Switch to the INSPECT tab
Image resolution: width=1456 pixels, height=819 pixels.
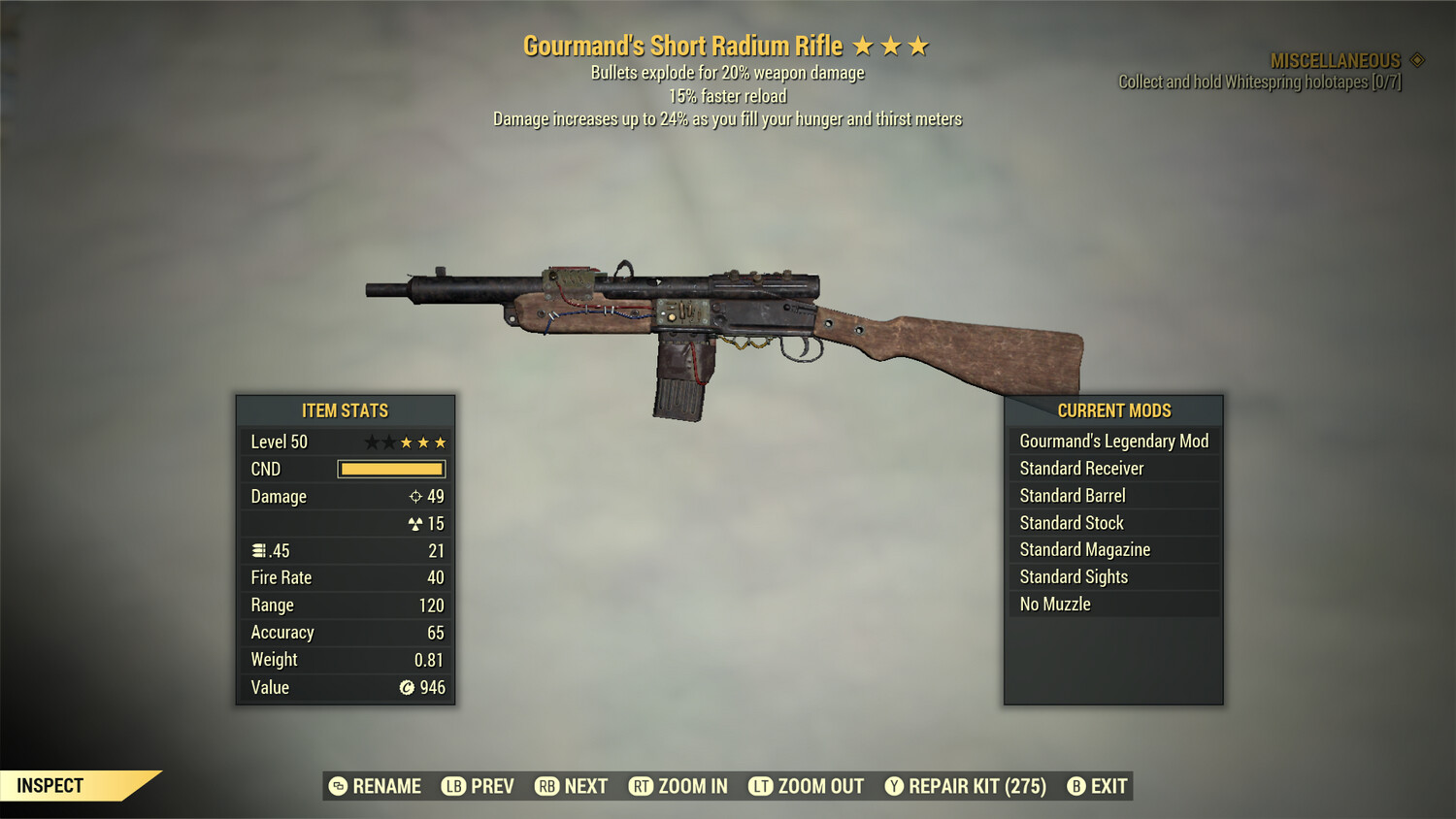tap(50, 785)
